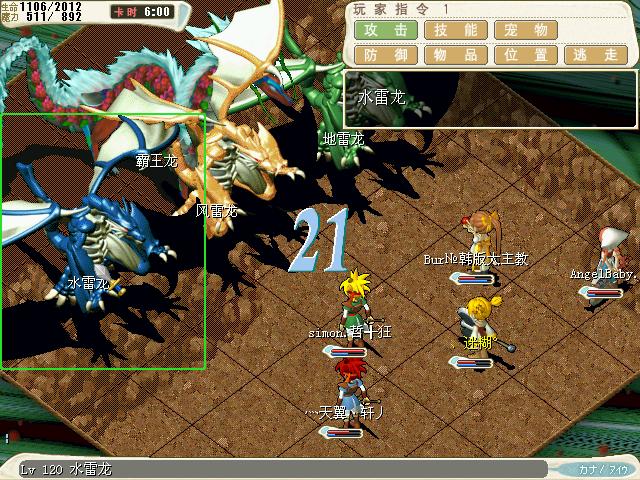
Task: Open the 物品 (Item) command
Action: click(x=455, y=55)
